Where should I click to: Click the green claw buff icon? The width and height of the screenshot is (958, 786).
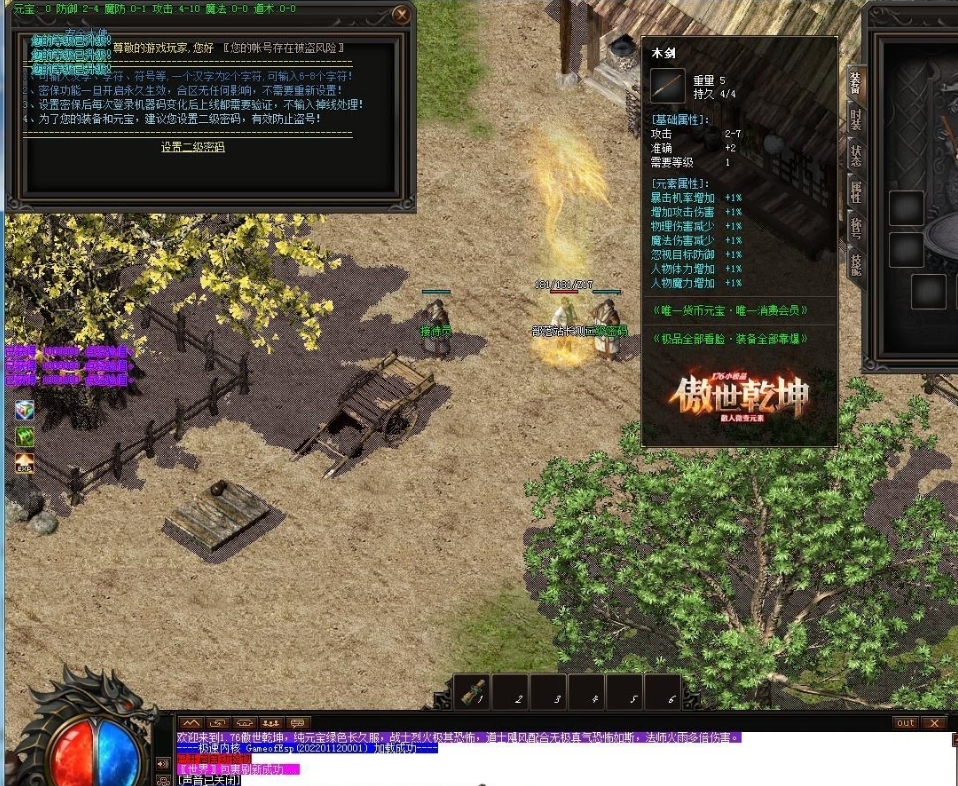[24, 437]
